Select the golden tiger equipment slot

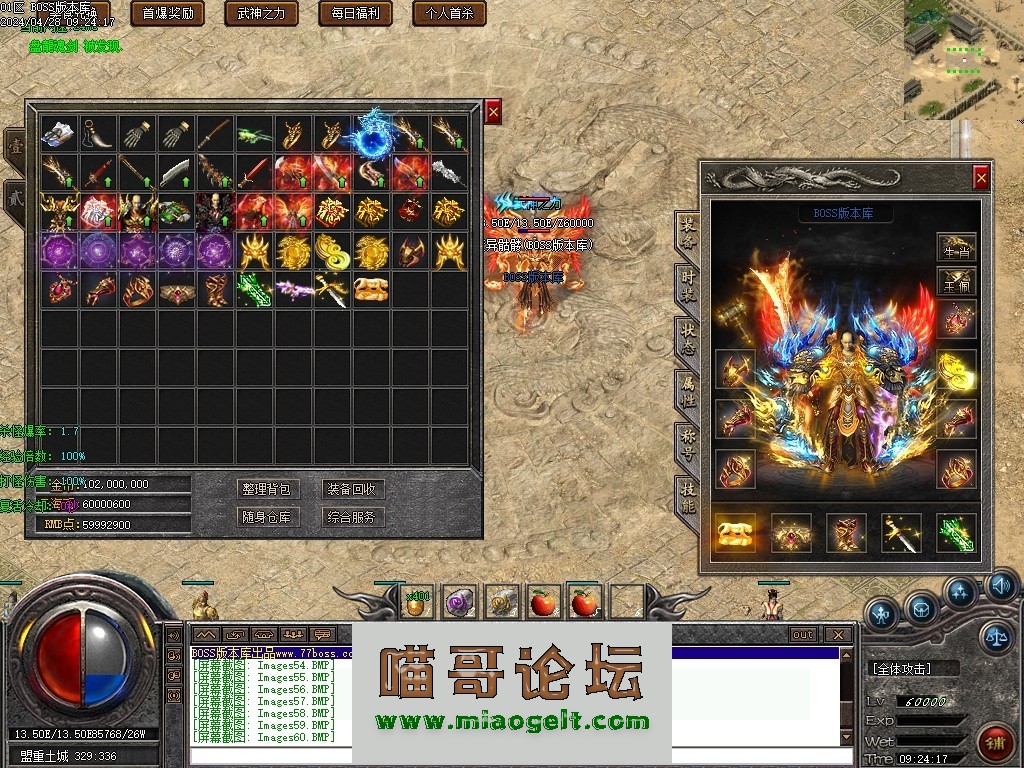tap(735, 533)
